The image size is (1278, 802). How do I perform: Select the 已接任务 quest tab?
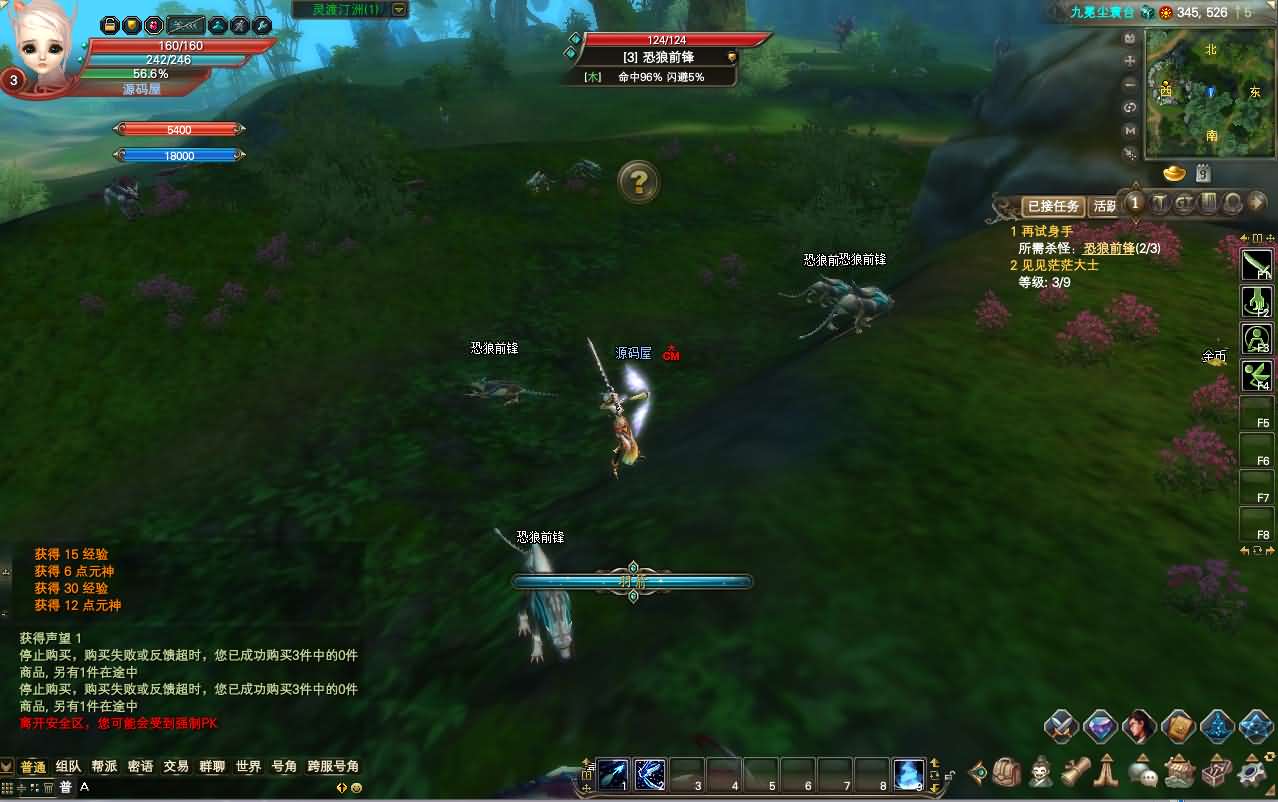[x=1052, y=206]
